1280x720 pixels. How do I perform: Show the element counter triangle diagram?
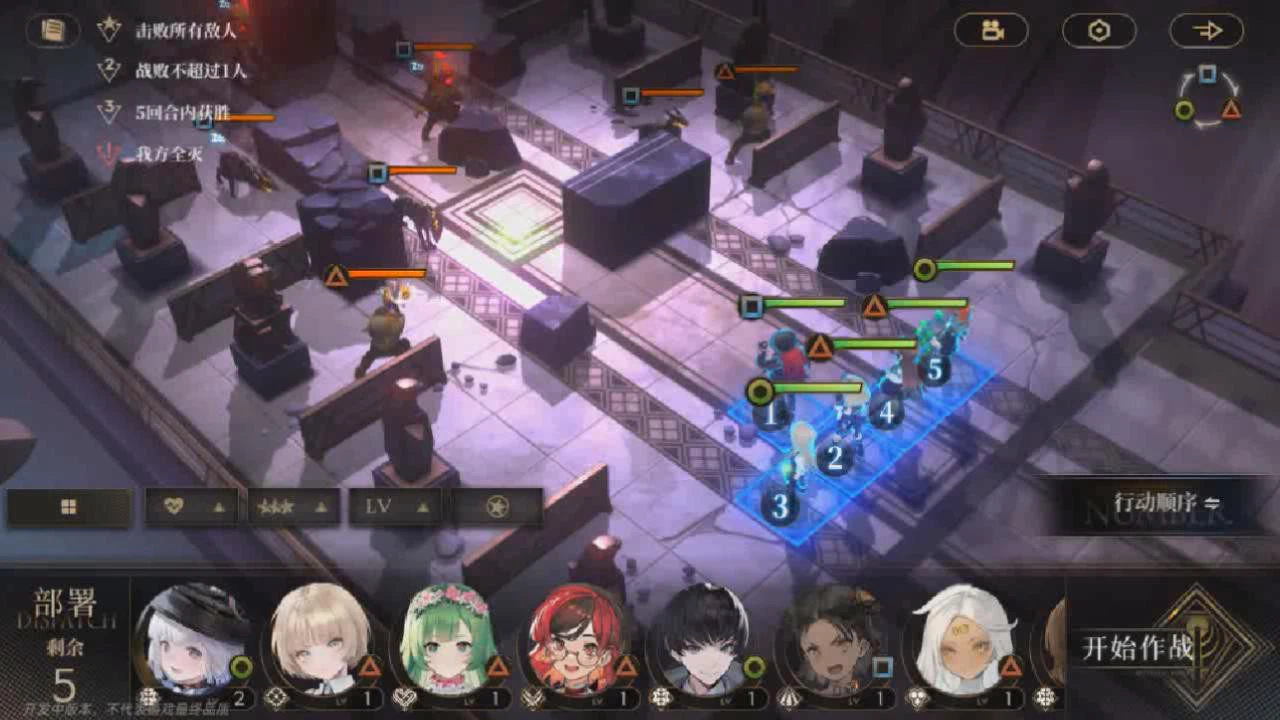point(1208,98)
